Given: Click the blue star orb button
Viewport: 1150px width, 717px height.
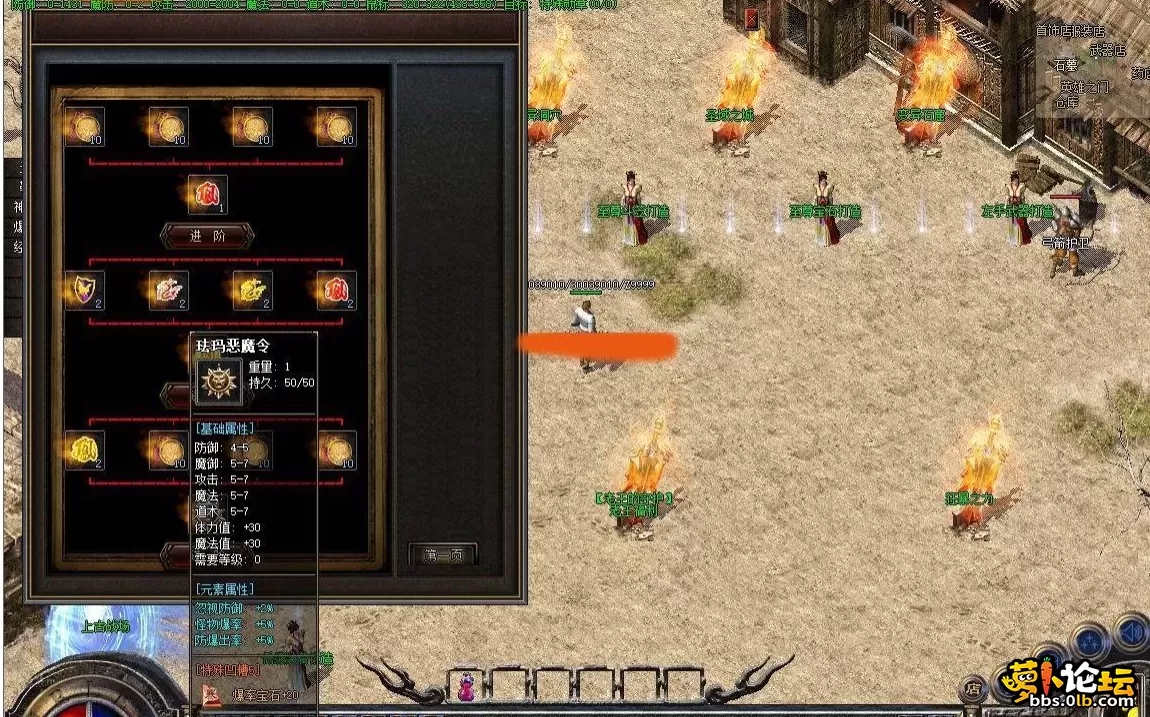Looking at the screenshot, I should [1089, 641].
